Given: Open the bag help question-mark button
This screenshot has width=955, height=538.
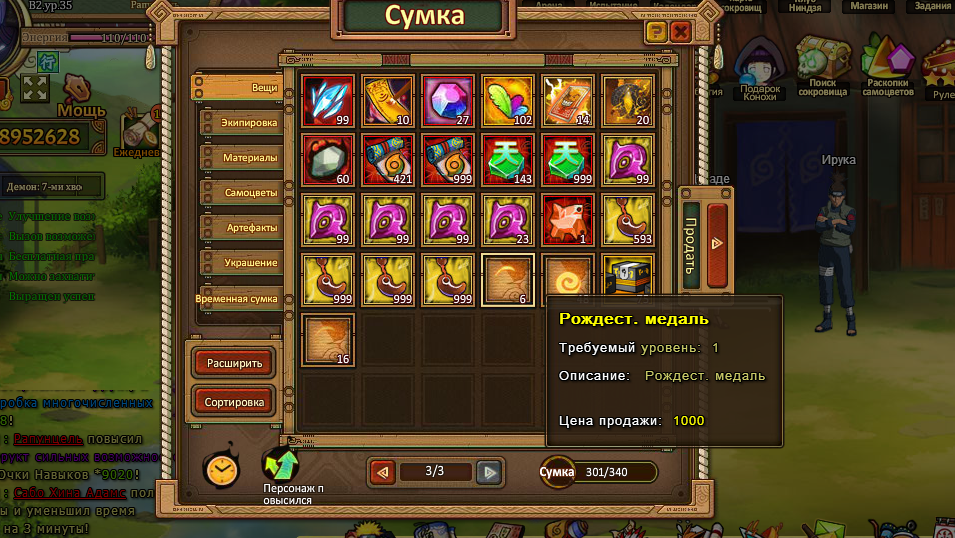Looking at the screenshot, I should pos(656,32).
